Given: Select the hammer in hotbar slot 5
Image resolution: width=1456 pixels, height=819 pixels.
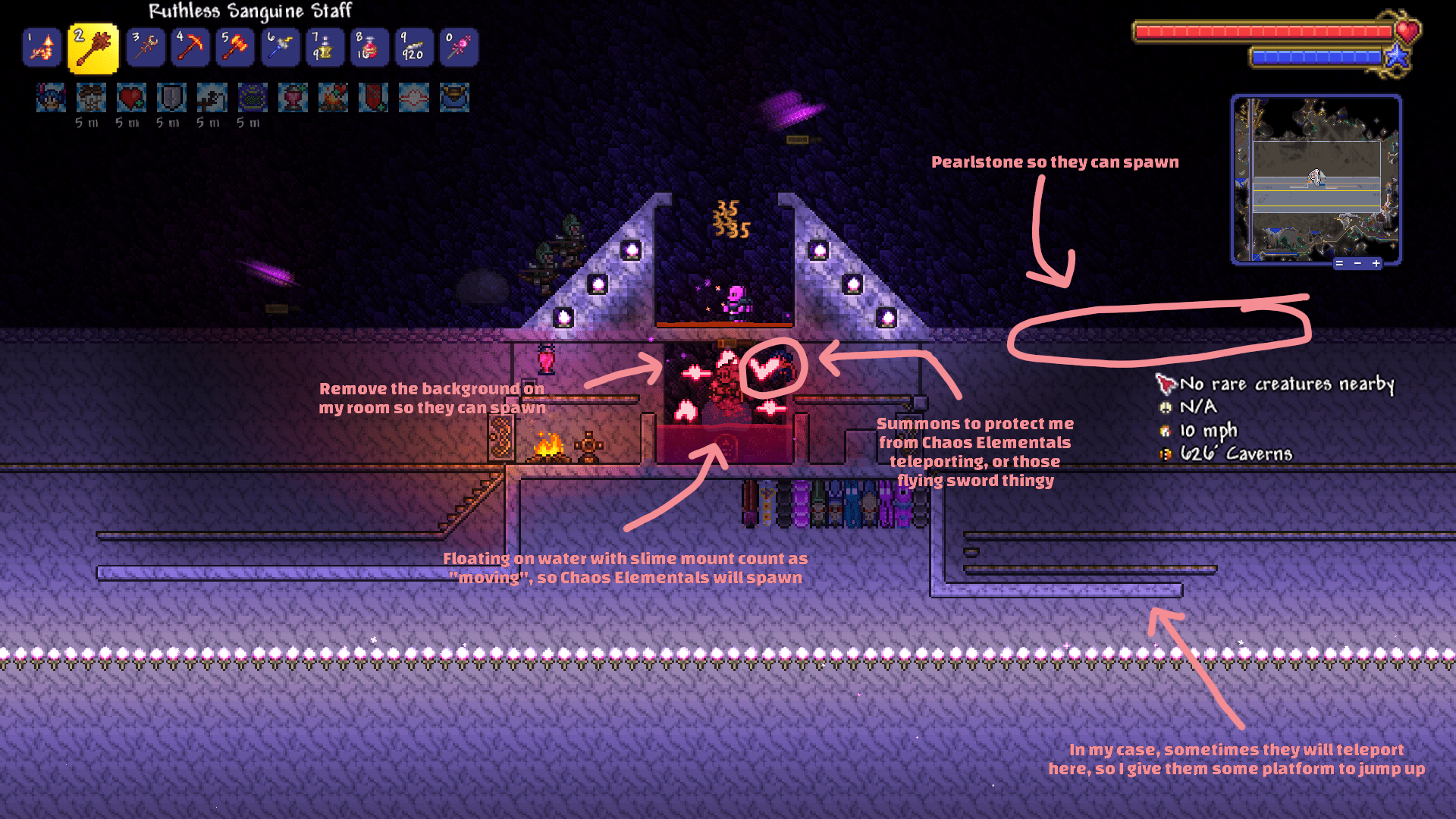Looking at the screenshot, I should (x=234, y=47).
